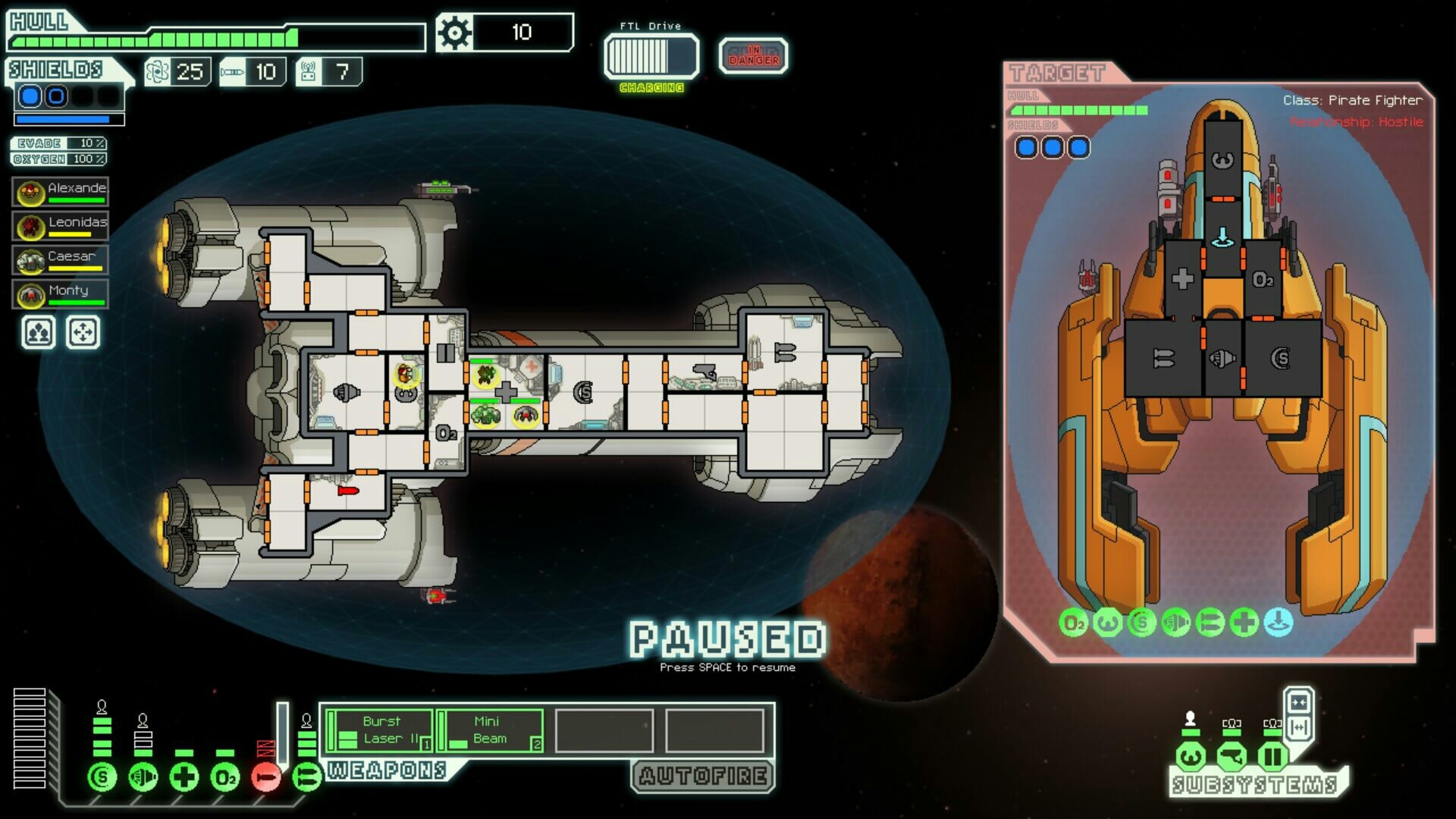Choose Caesar from the crew list
Image resolution: width=1456 pixels, height=819 pixels.
tap(61, 261)
